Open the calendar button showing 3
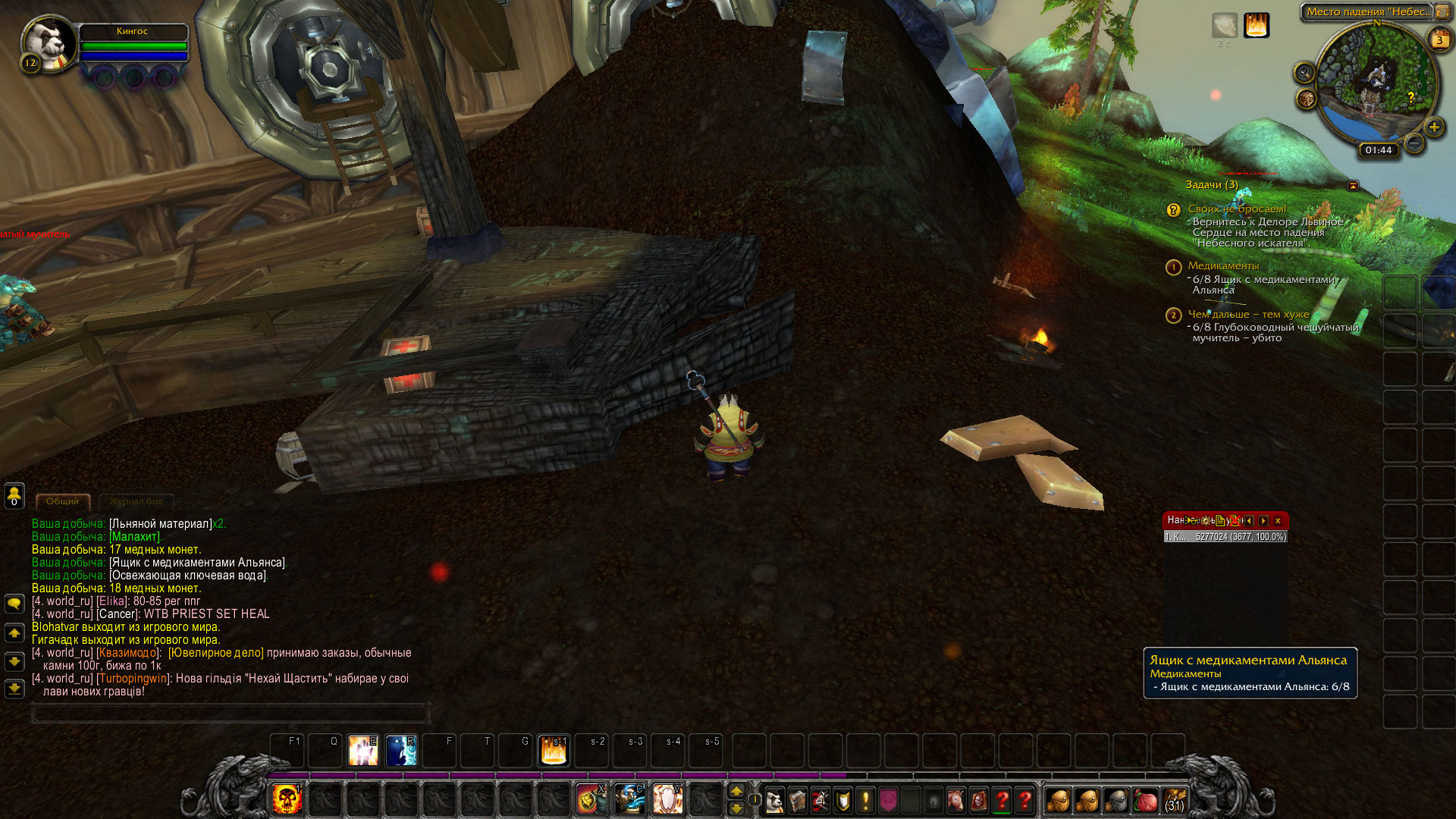 [1439, 40]
